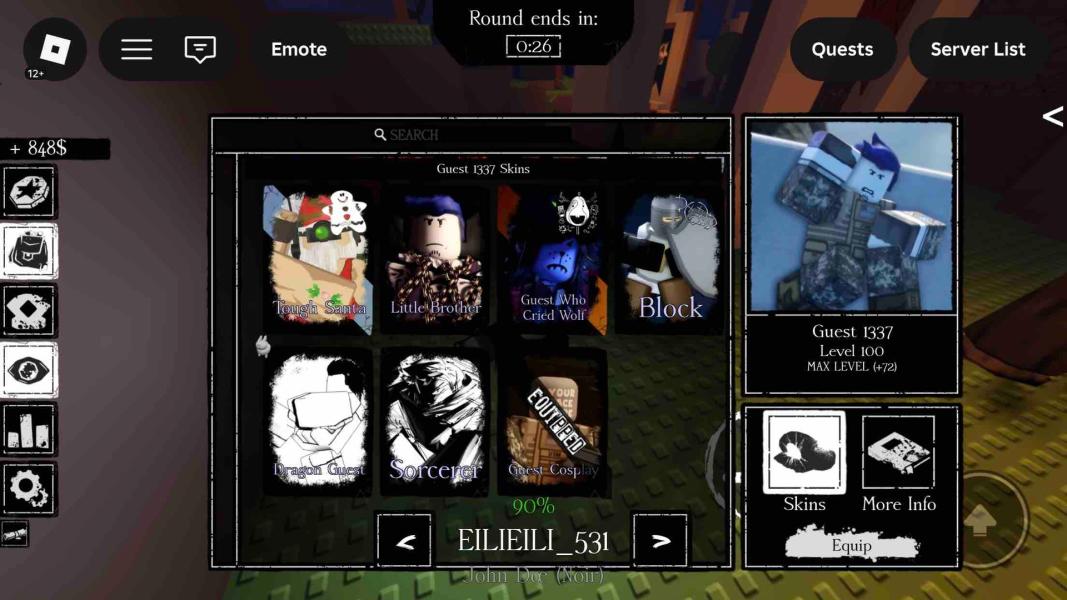Select the Tough Santa skin
This screenshot has width=1067, height=600.
point(320,258)
